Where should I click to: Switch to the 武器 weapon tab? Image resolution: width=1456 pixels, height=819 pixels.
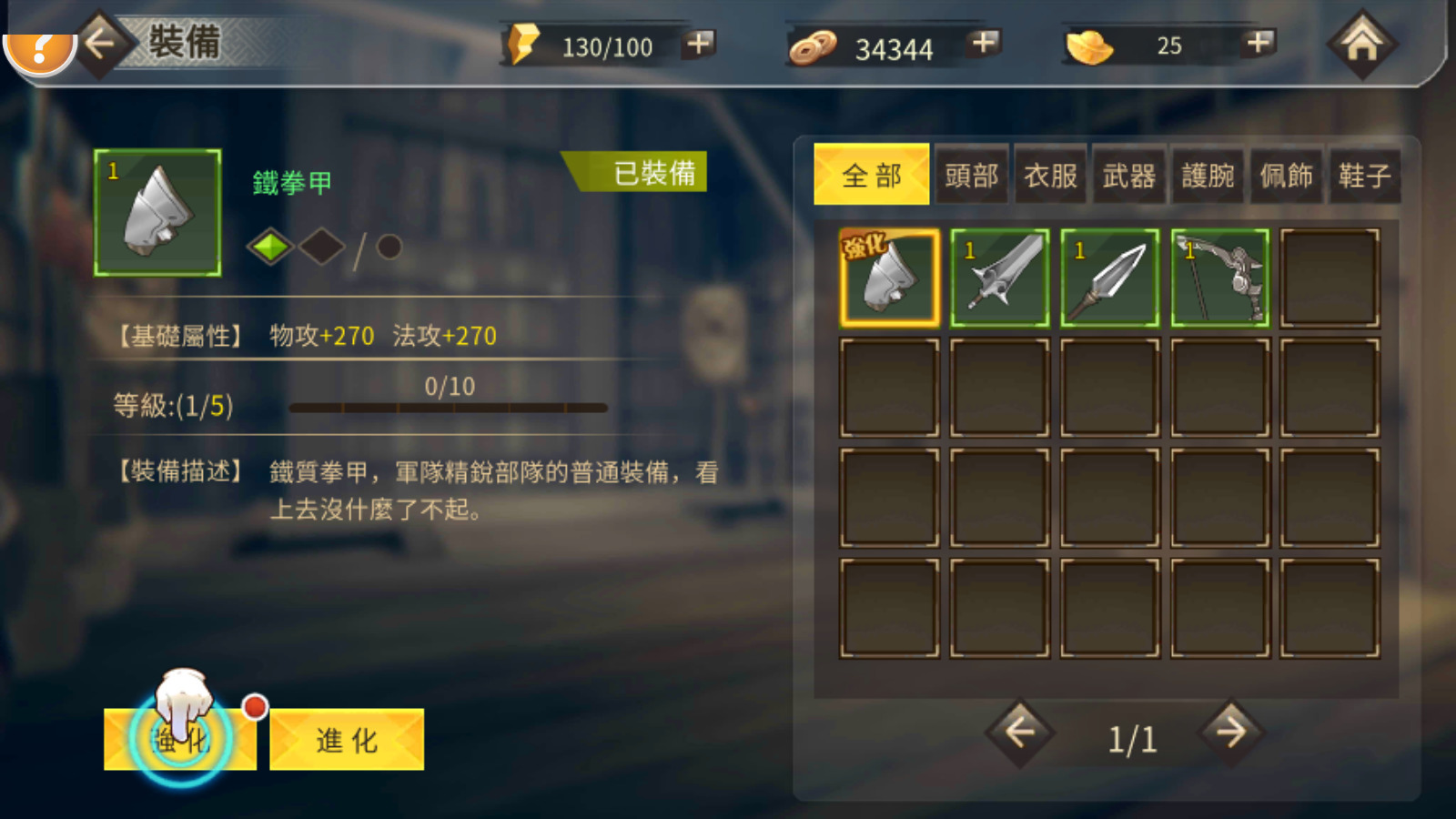[x=1128, y=174]
